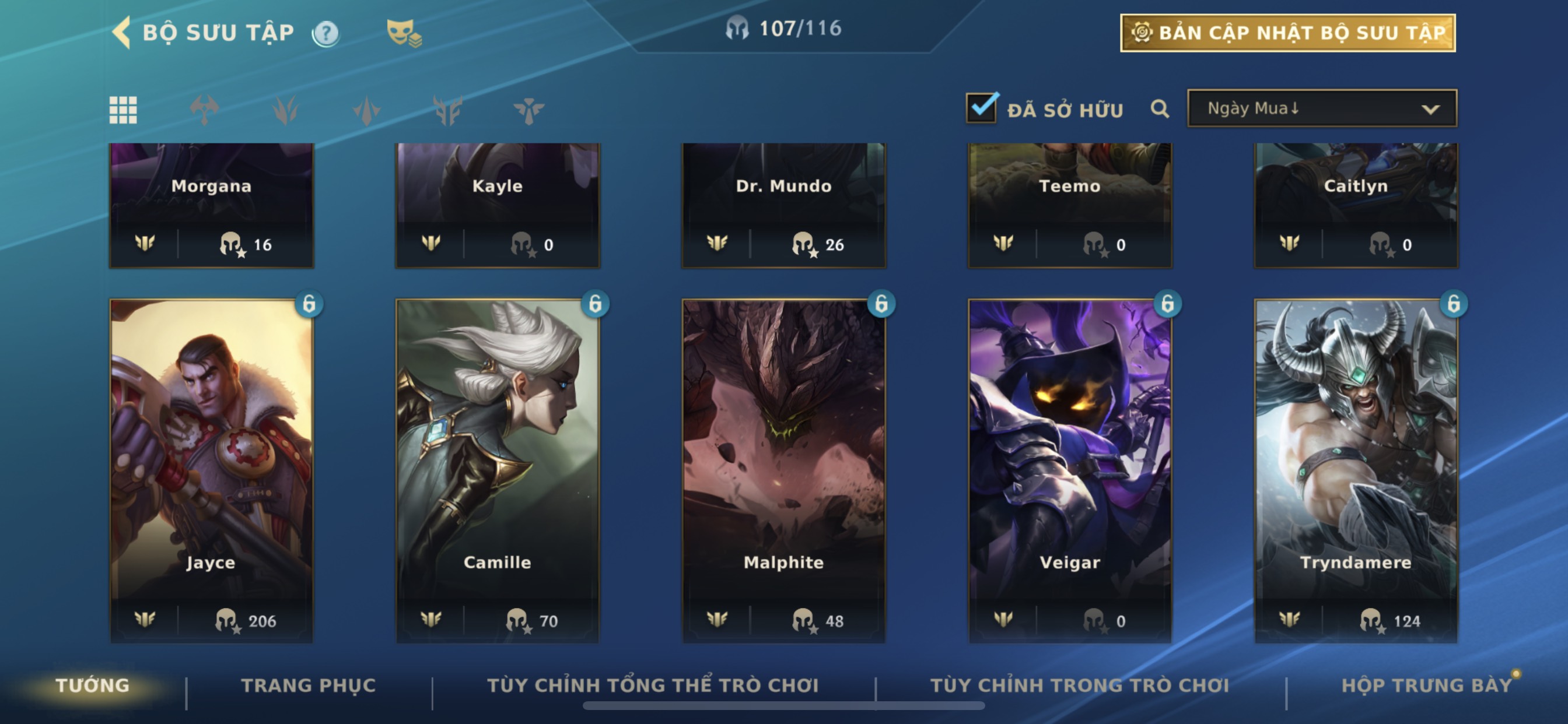
Task: Switch to the Trang Phục tab
Action: [x=309, y=686]
